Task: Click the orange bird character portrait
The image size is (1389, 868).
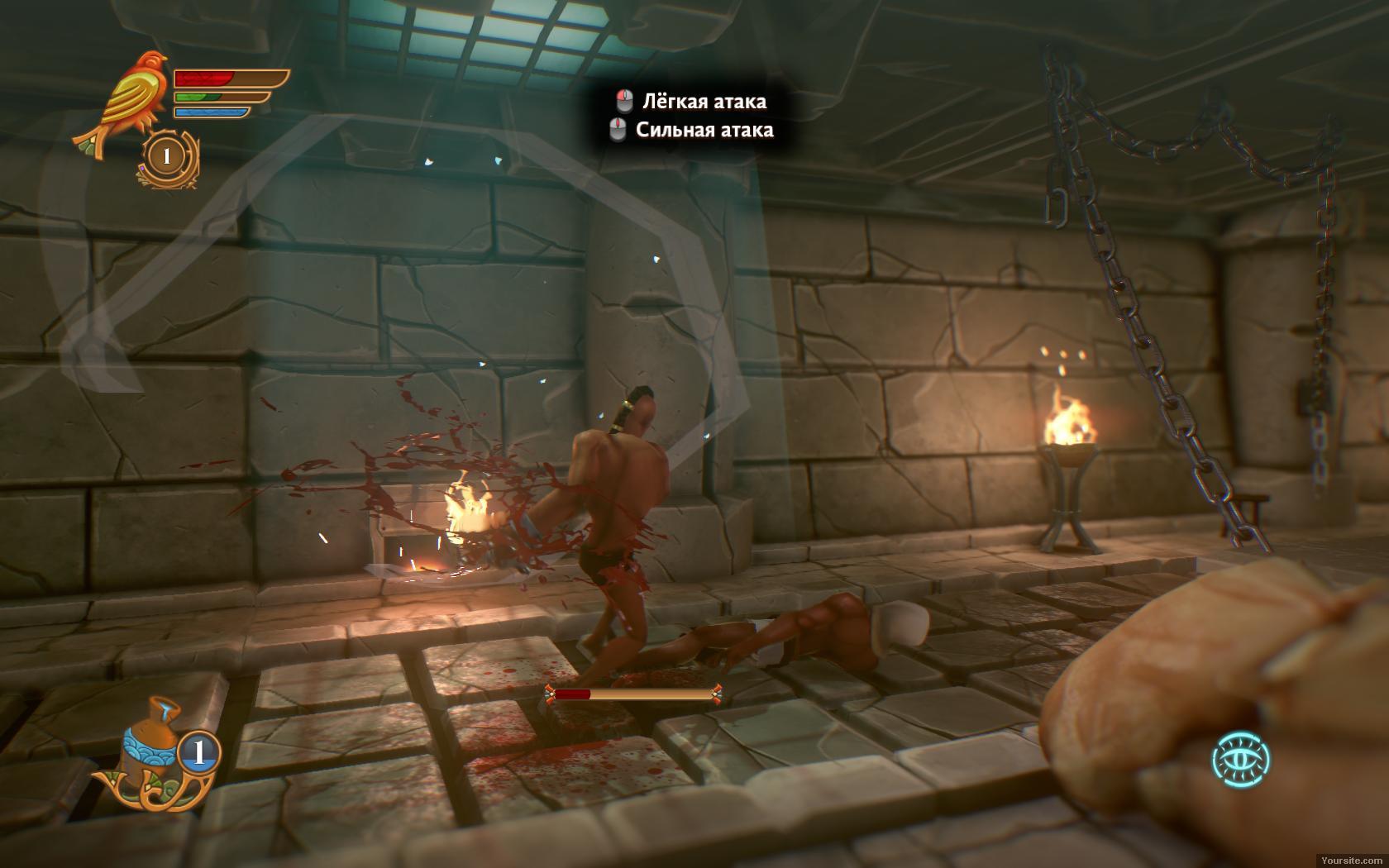Action: [124, 99]
